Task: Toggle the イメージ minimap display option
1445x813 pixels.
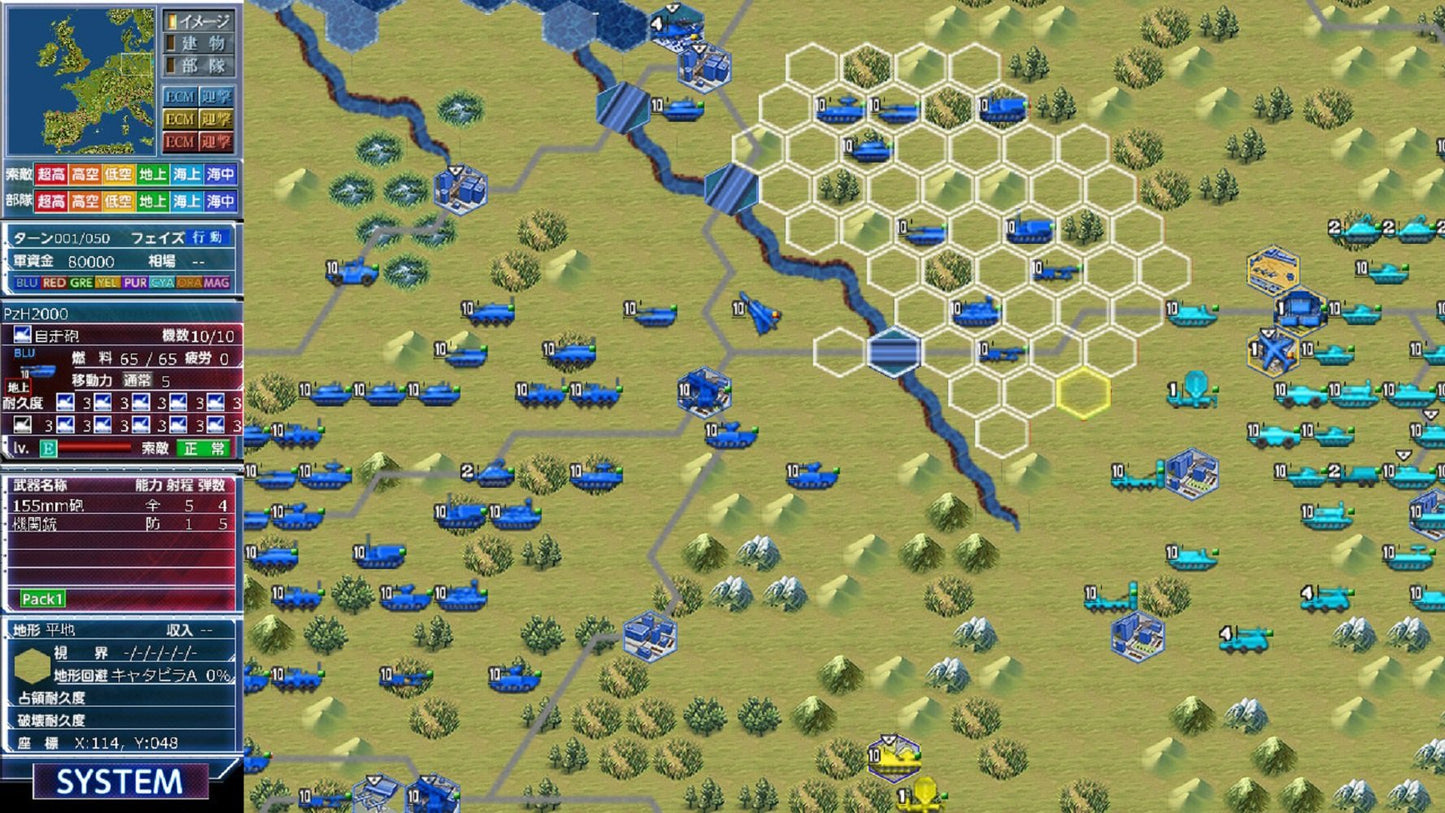Action: tap(200, 21)
